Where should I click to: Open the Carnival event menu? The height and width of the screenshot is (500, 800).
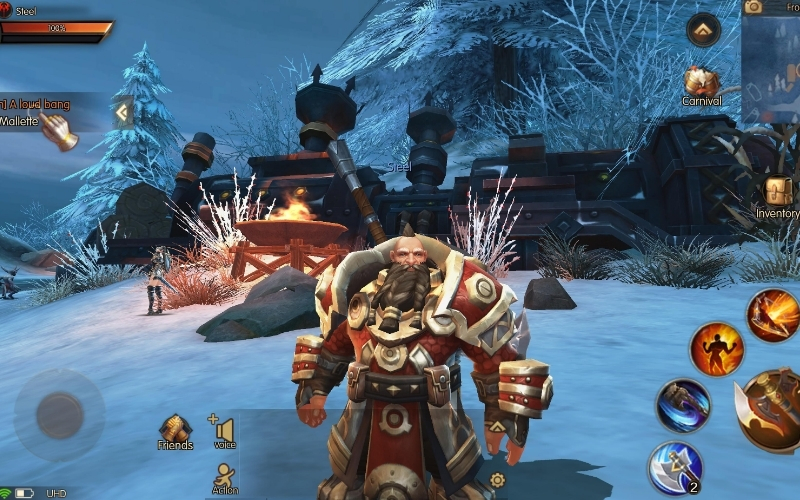(701, 84)
